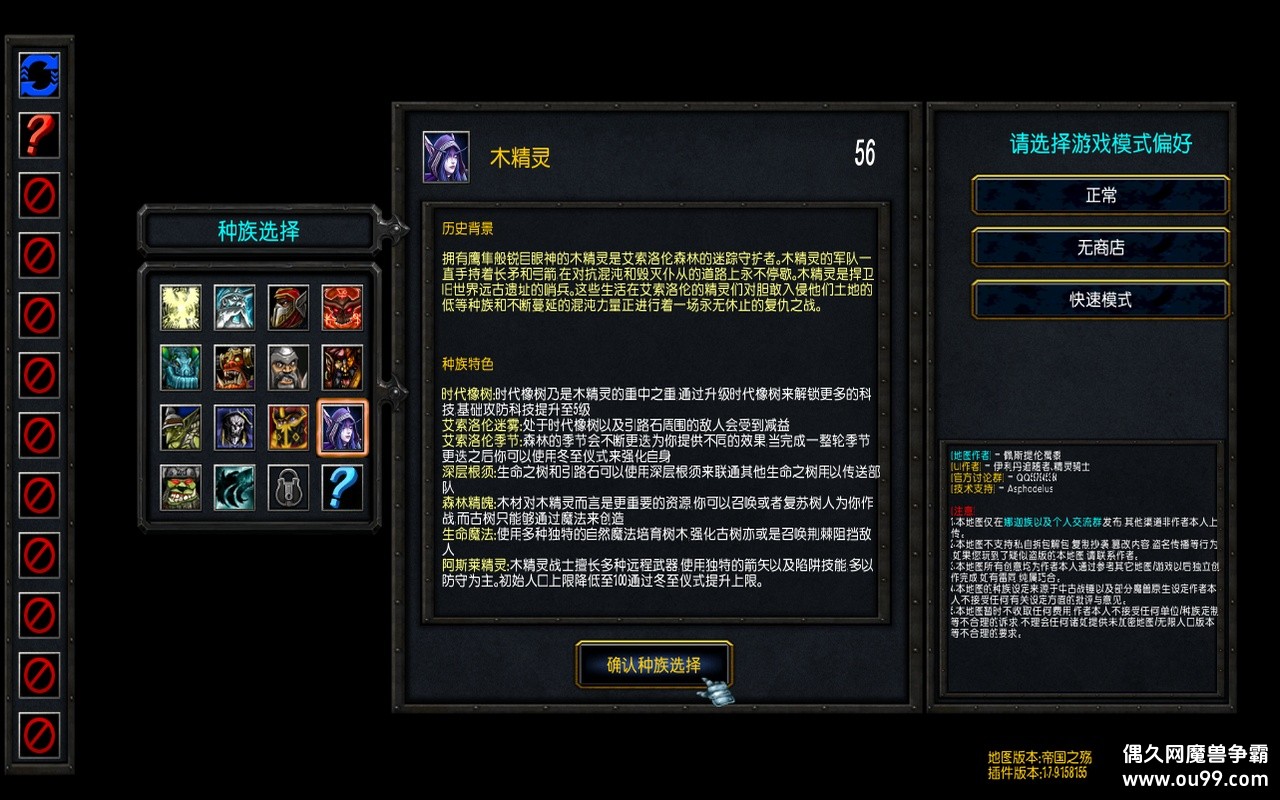Choose the 正常 game mode option

[x=1100, y=196]
